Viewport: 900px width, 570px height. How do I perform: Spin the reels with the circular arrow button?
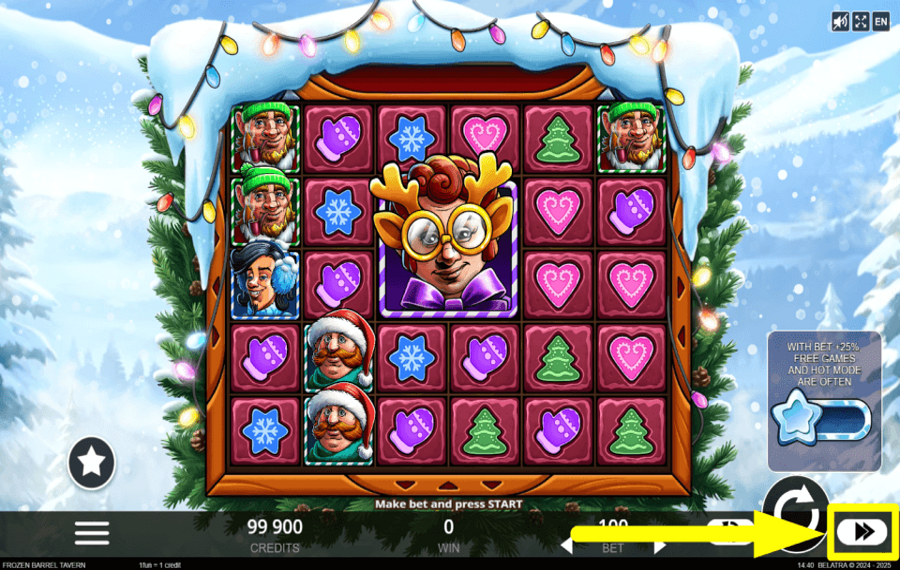[x=795, y=495]
